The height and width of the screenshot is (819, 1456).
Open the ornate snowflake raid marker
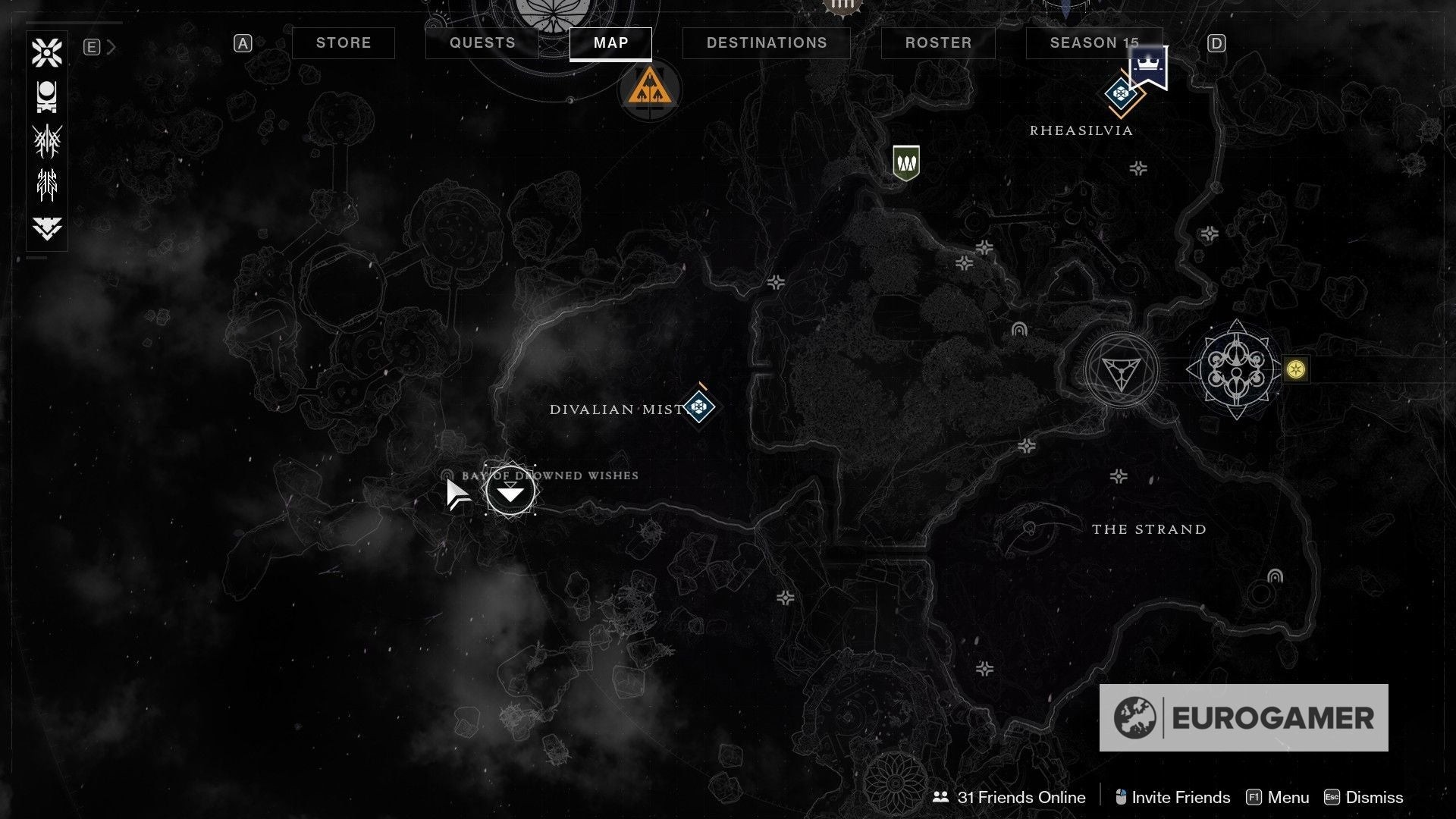[x=1237, y=369]
